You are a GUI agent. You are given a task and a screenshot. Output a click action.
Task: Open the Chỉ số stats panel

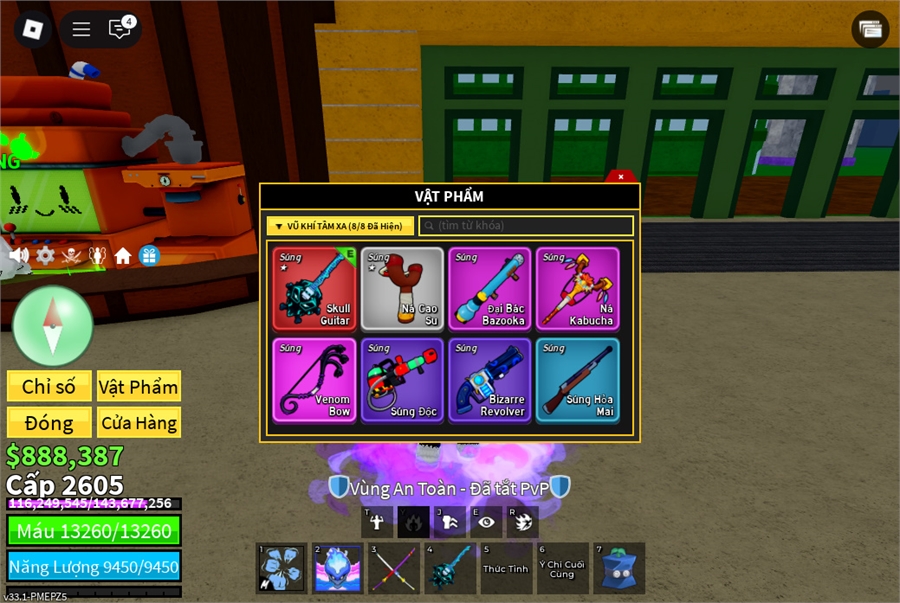pyautogui.click(x=49, y=387)
